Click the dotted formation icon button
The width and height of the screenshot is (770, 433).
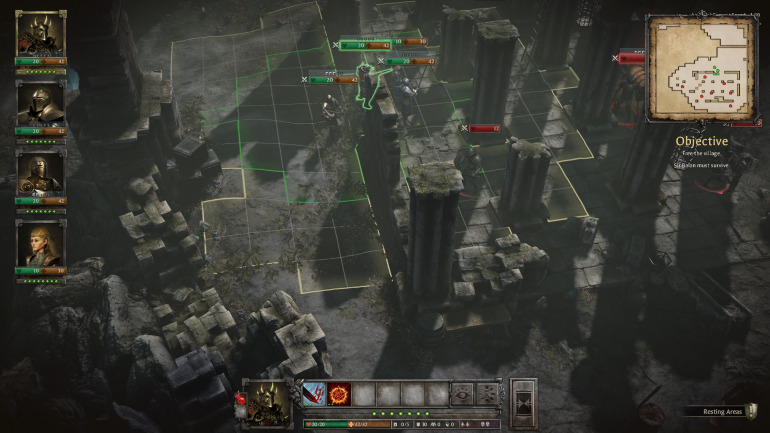[x=487, y=394]
